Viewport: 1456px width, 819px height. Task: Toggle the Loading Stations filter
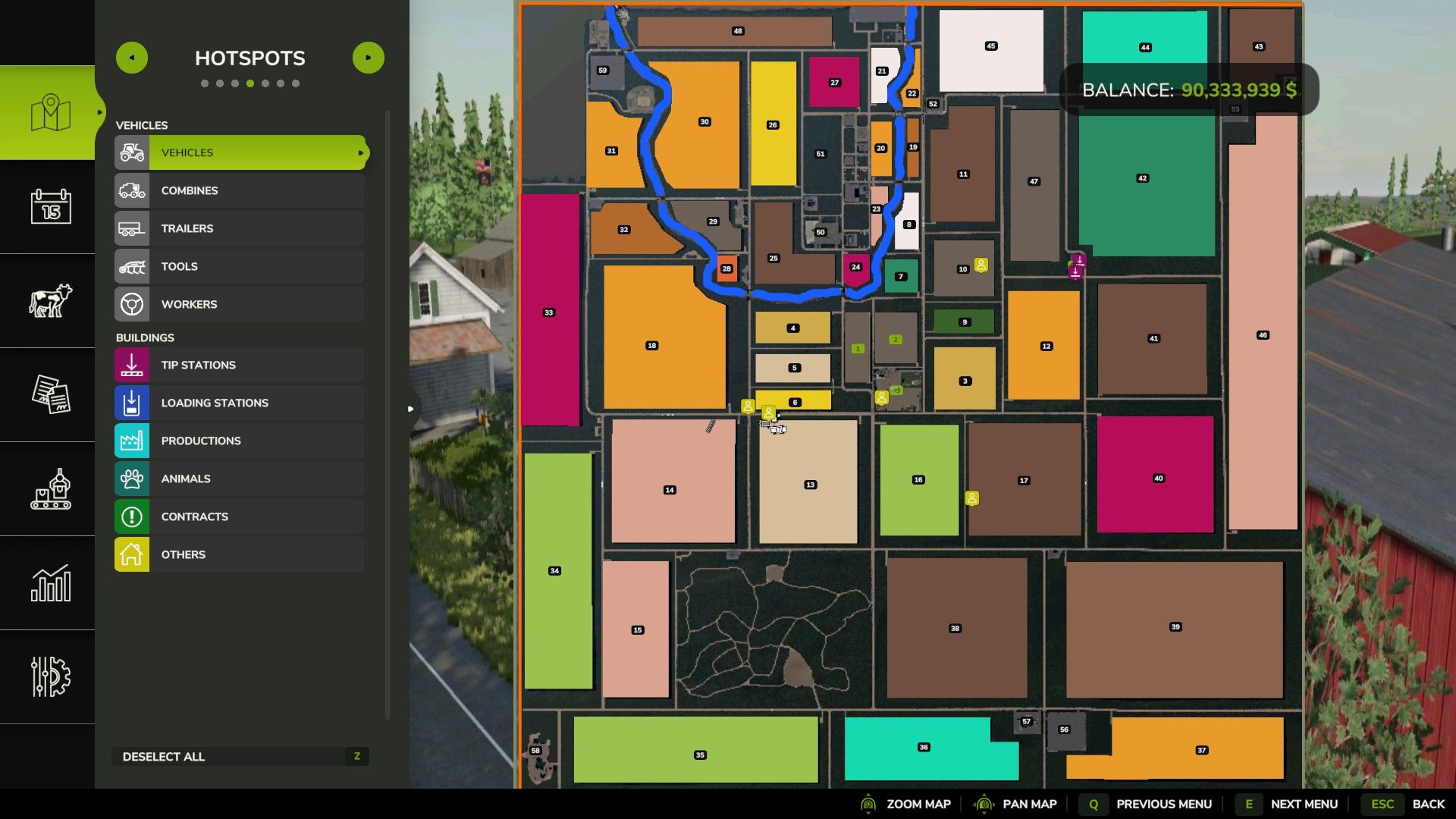pos(240,403)
